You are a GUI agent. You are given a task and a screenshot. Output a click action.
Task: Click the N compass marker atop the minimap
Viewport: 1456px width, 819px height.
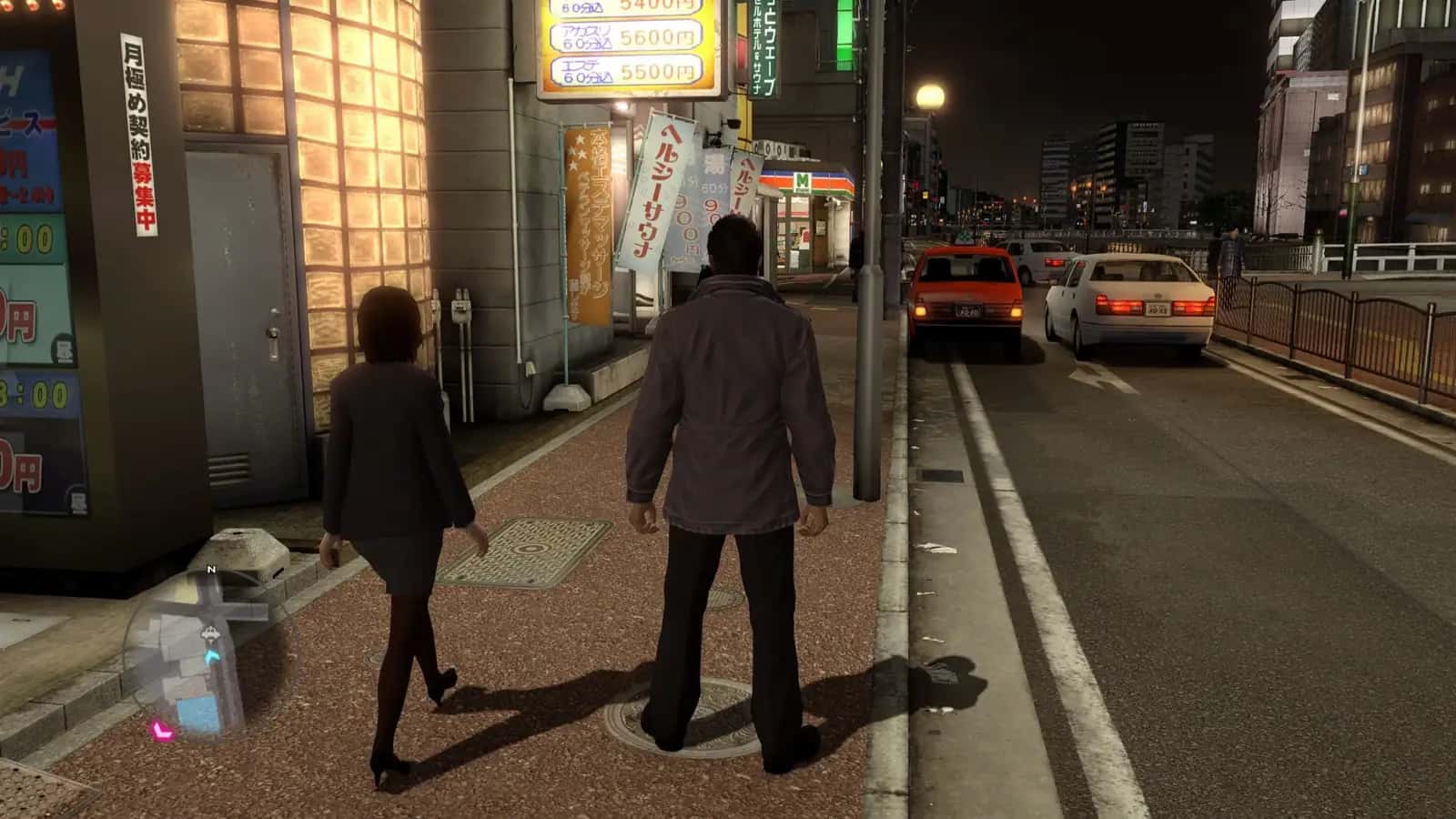click(x=210, y=570)
